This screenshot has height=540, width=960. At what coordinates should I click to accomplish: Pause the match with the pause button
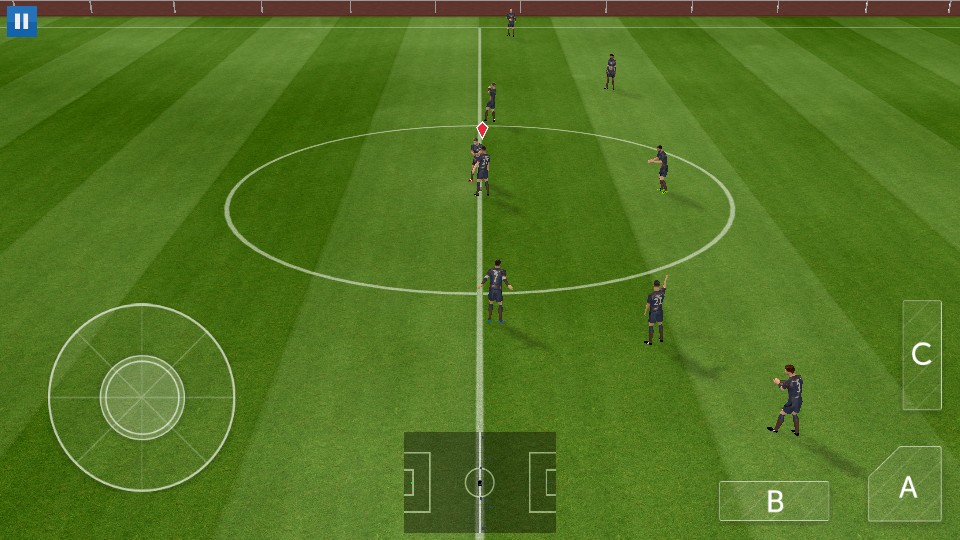pos(22,21)
